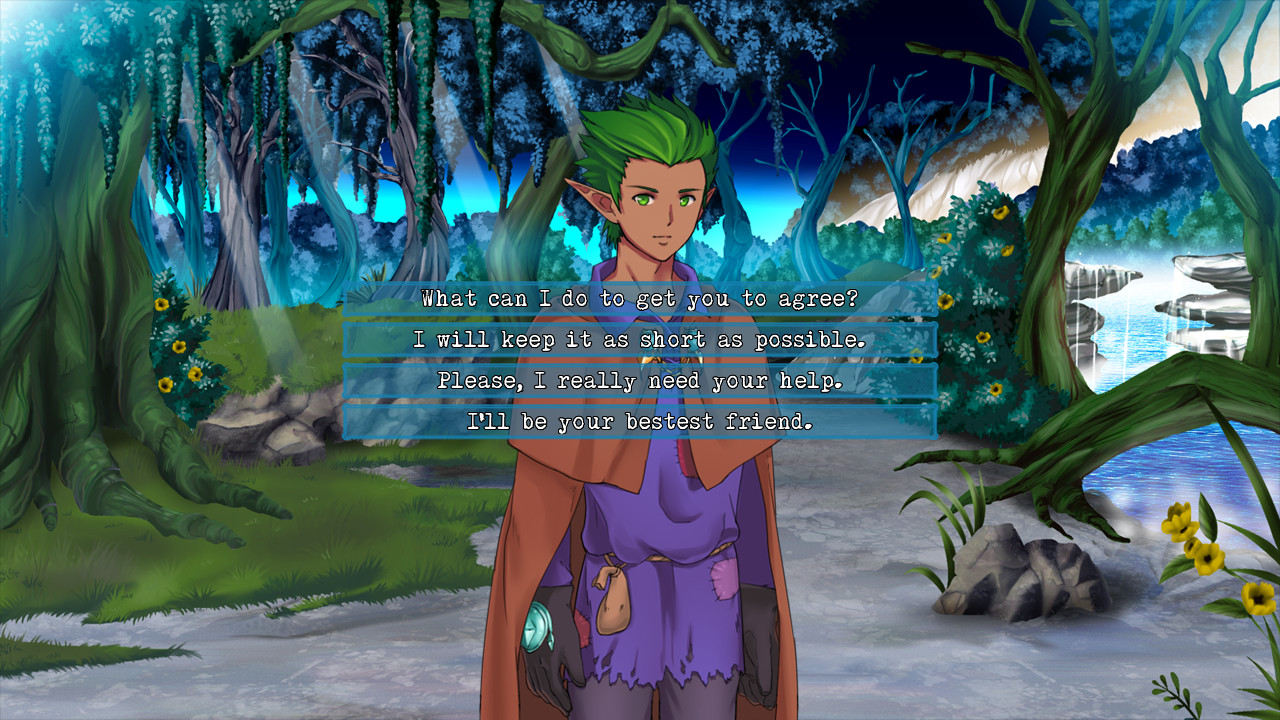This screenshot has height=720, width=1280.
Task: Choose "What can I do to get you to agree?"
Action: (x=640, y=299)
